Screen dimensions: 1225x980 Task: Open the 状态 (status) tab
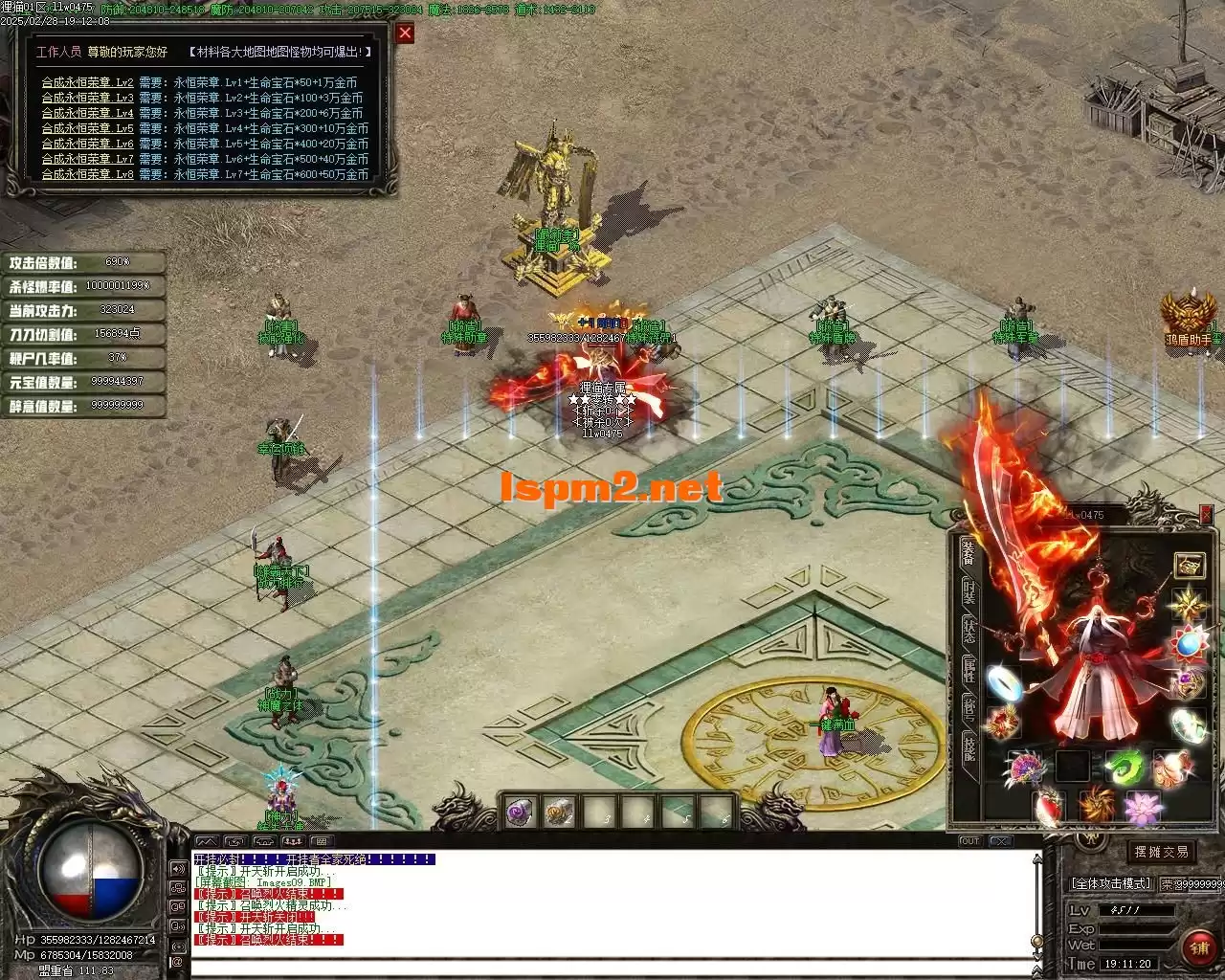coord(969,632)
